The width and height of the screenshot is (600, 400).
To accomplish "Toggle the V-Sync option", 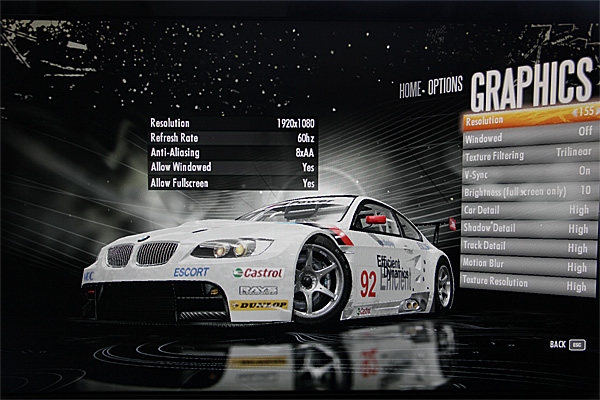I will (528, 172).
